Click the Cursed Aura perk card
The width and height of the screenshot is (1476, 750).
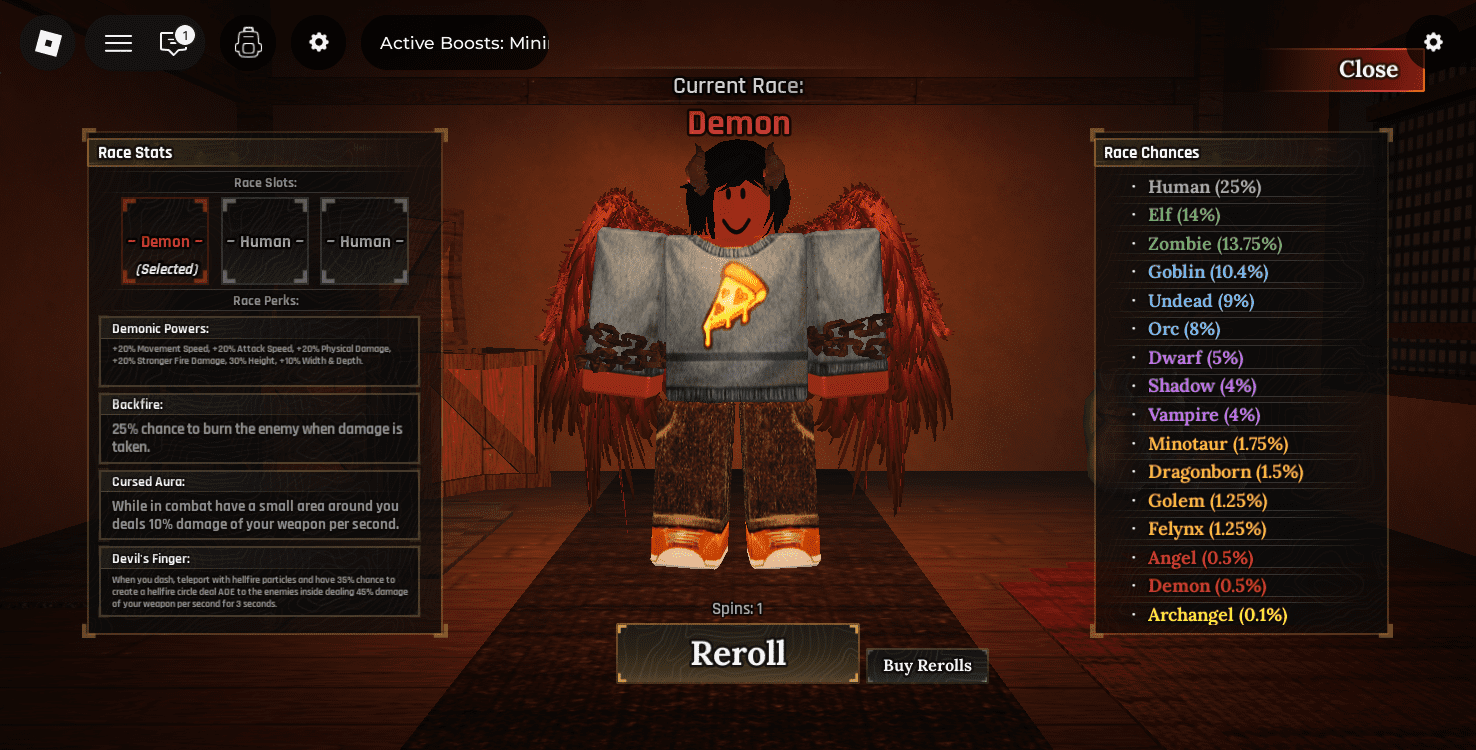259,504
